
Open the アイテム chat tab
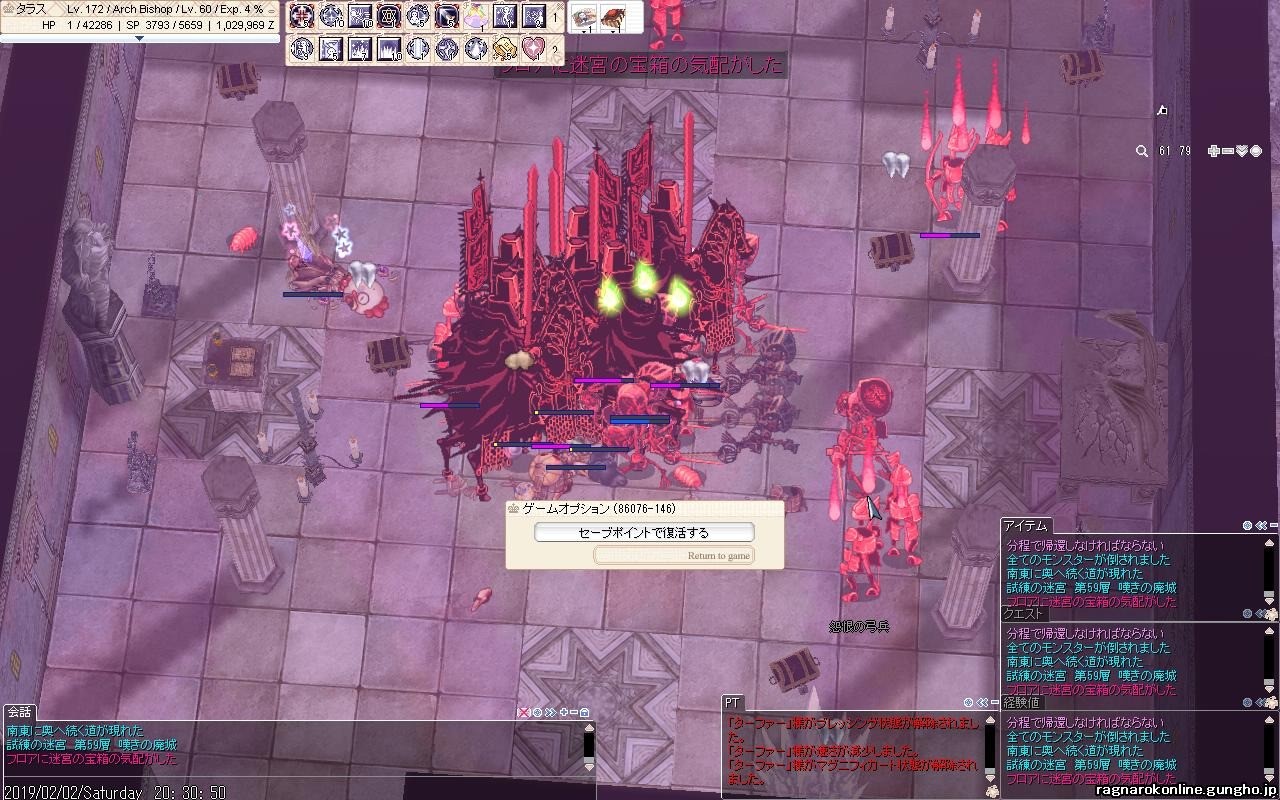1026,526
